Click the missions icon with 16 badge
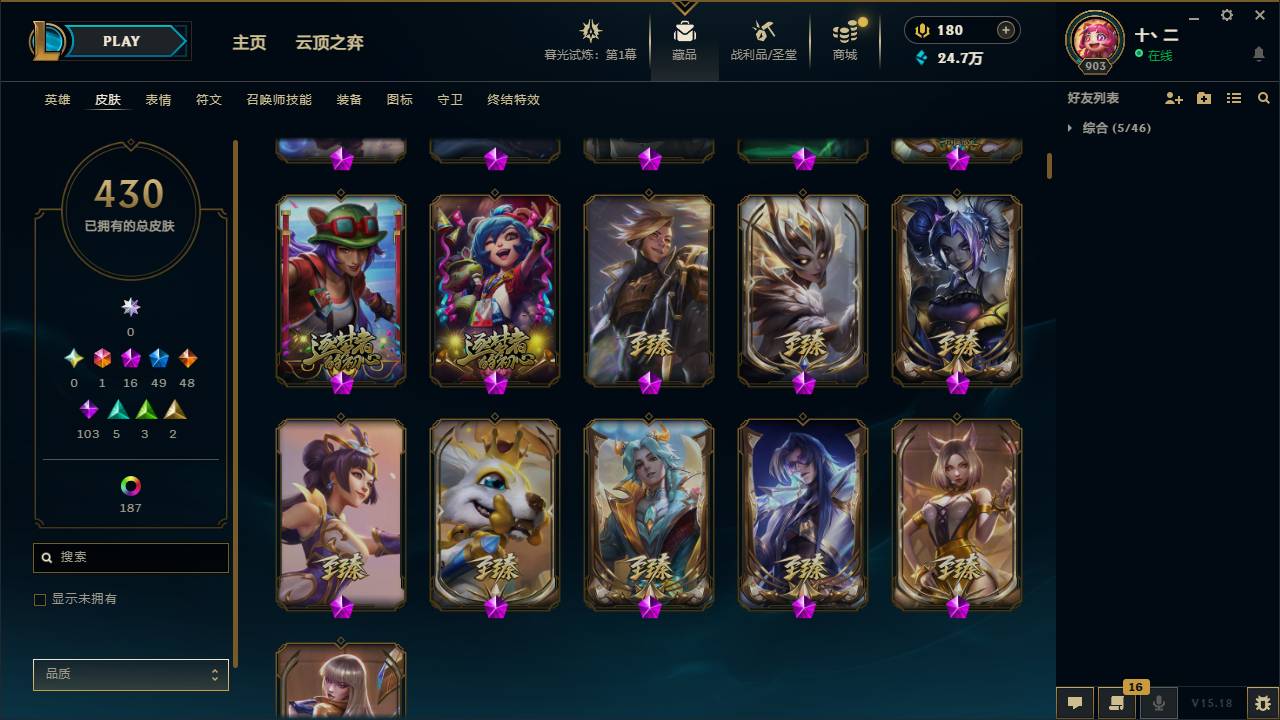The width and height of the screenshot is (1280, 720). 1117,702
